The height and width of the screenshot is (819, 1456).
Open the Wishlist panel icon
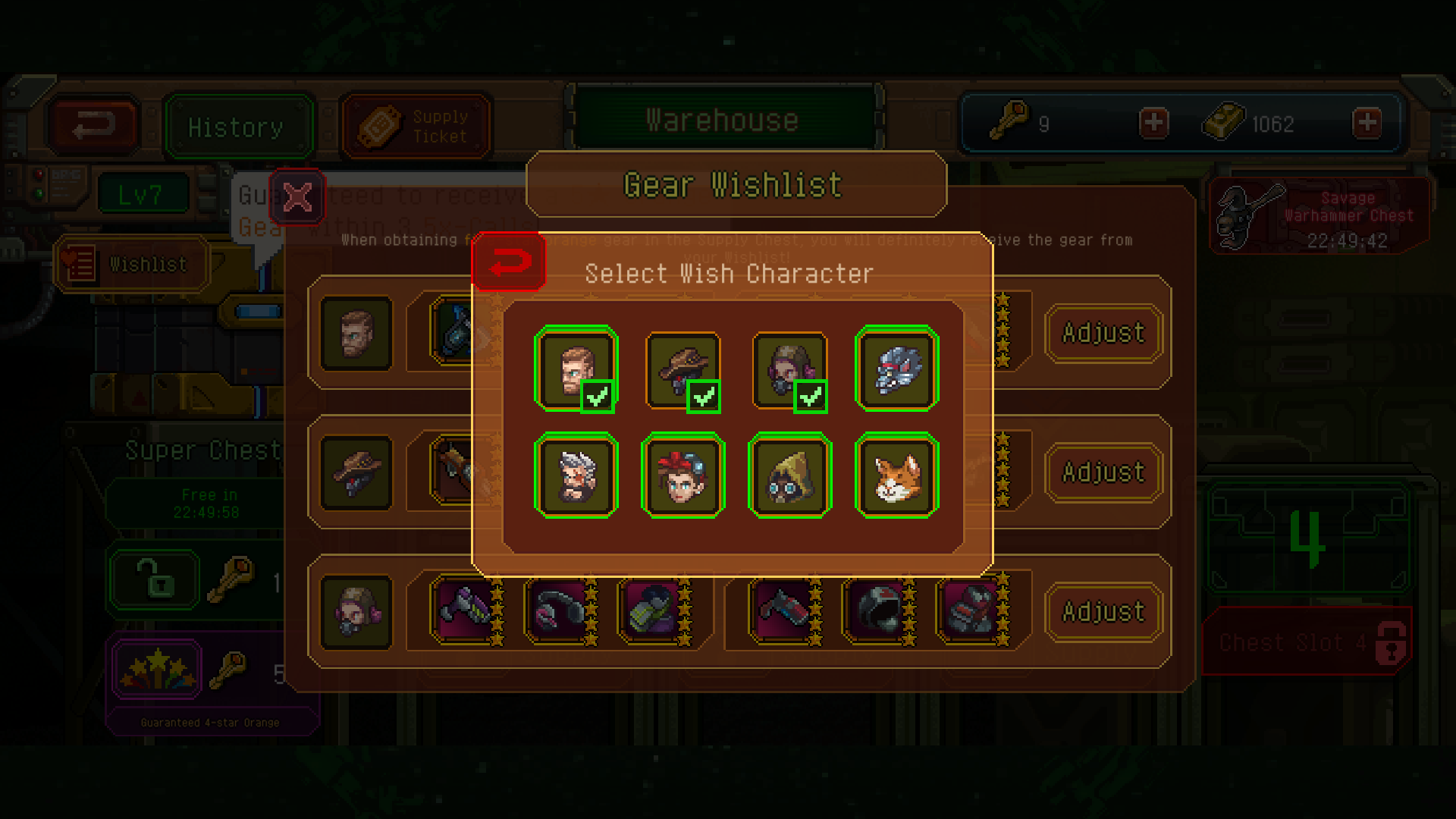point(130,264)
